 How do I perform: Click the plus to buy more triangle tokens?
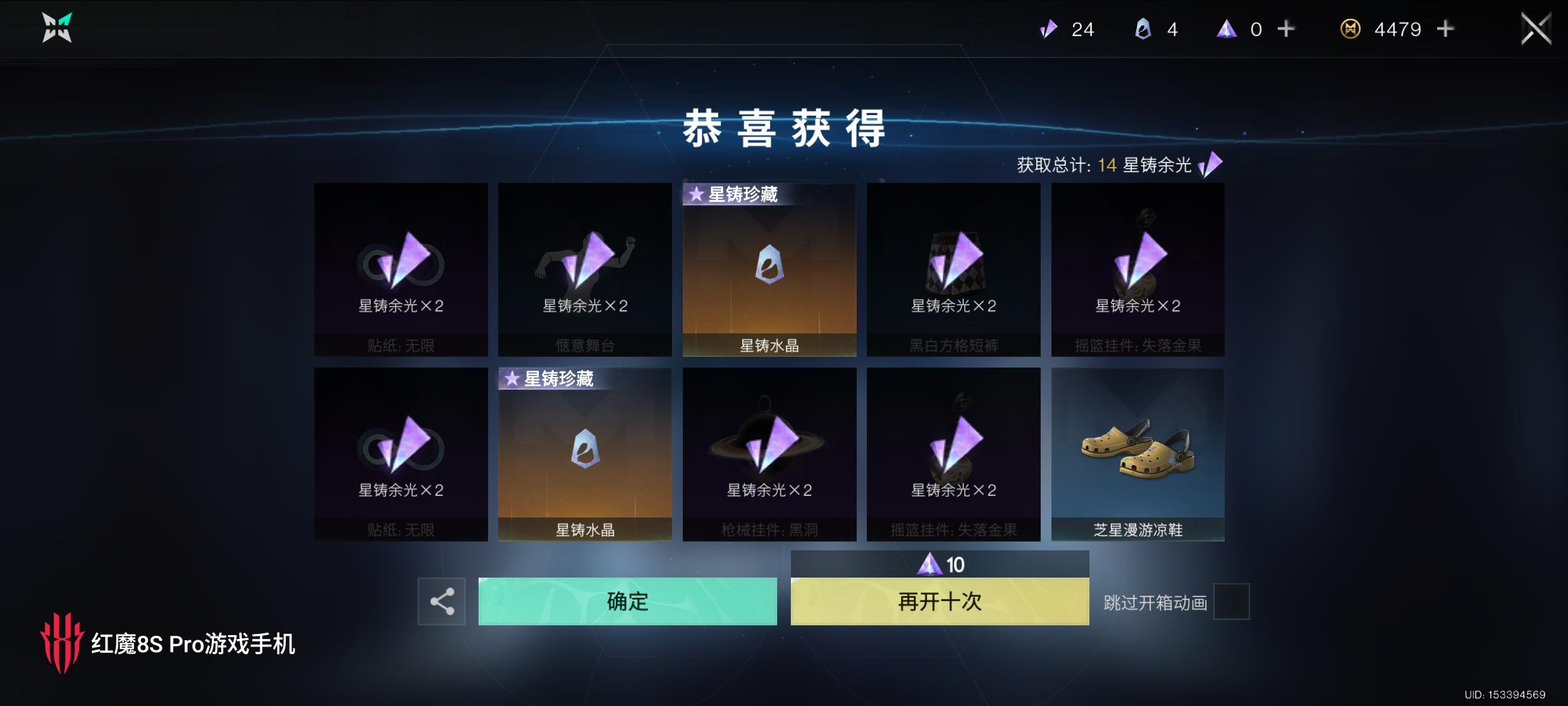1285,29
